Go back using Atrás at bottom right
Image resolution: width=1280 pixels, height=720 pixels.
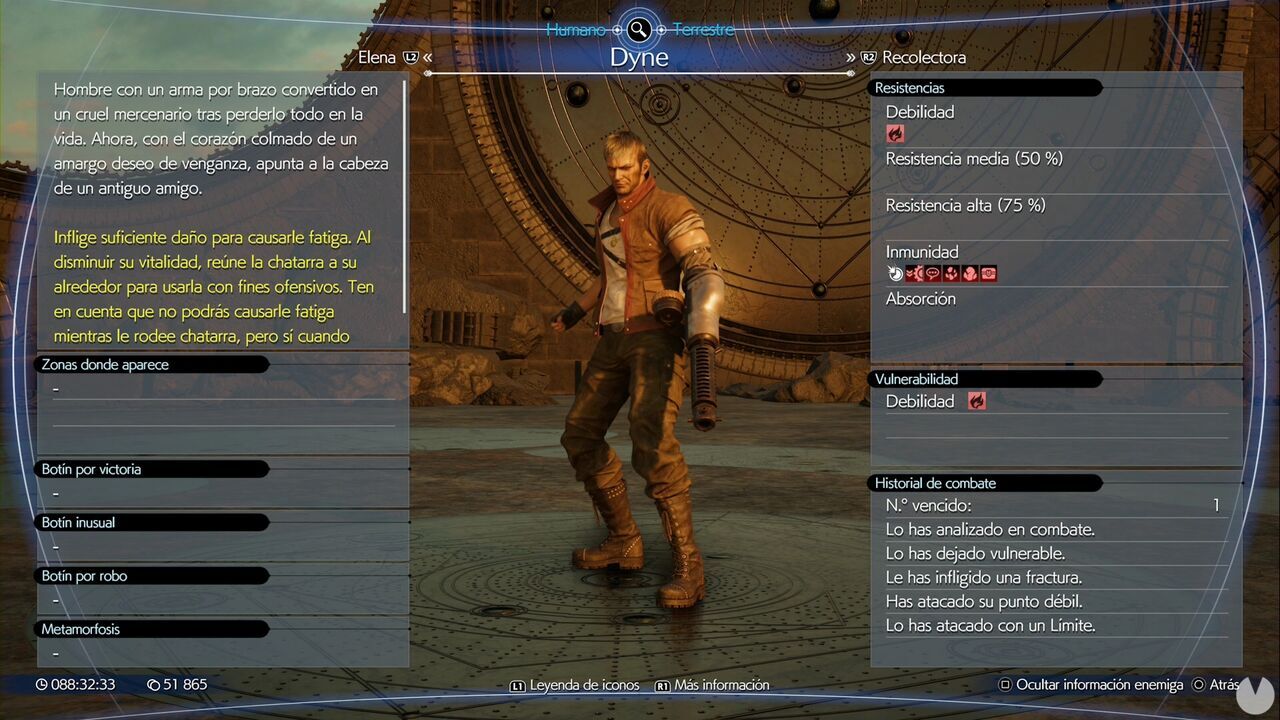[1222, 685]
